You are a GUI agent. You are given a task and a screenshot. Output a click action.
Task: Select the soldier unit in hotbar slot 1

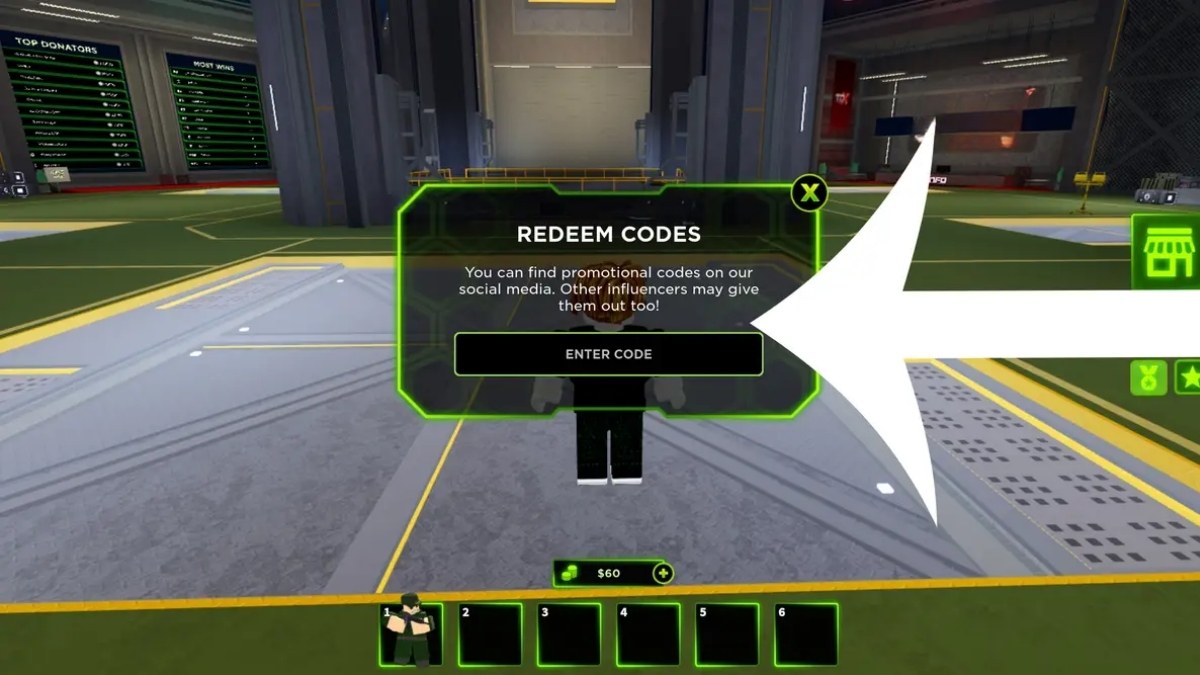point(411,634)
